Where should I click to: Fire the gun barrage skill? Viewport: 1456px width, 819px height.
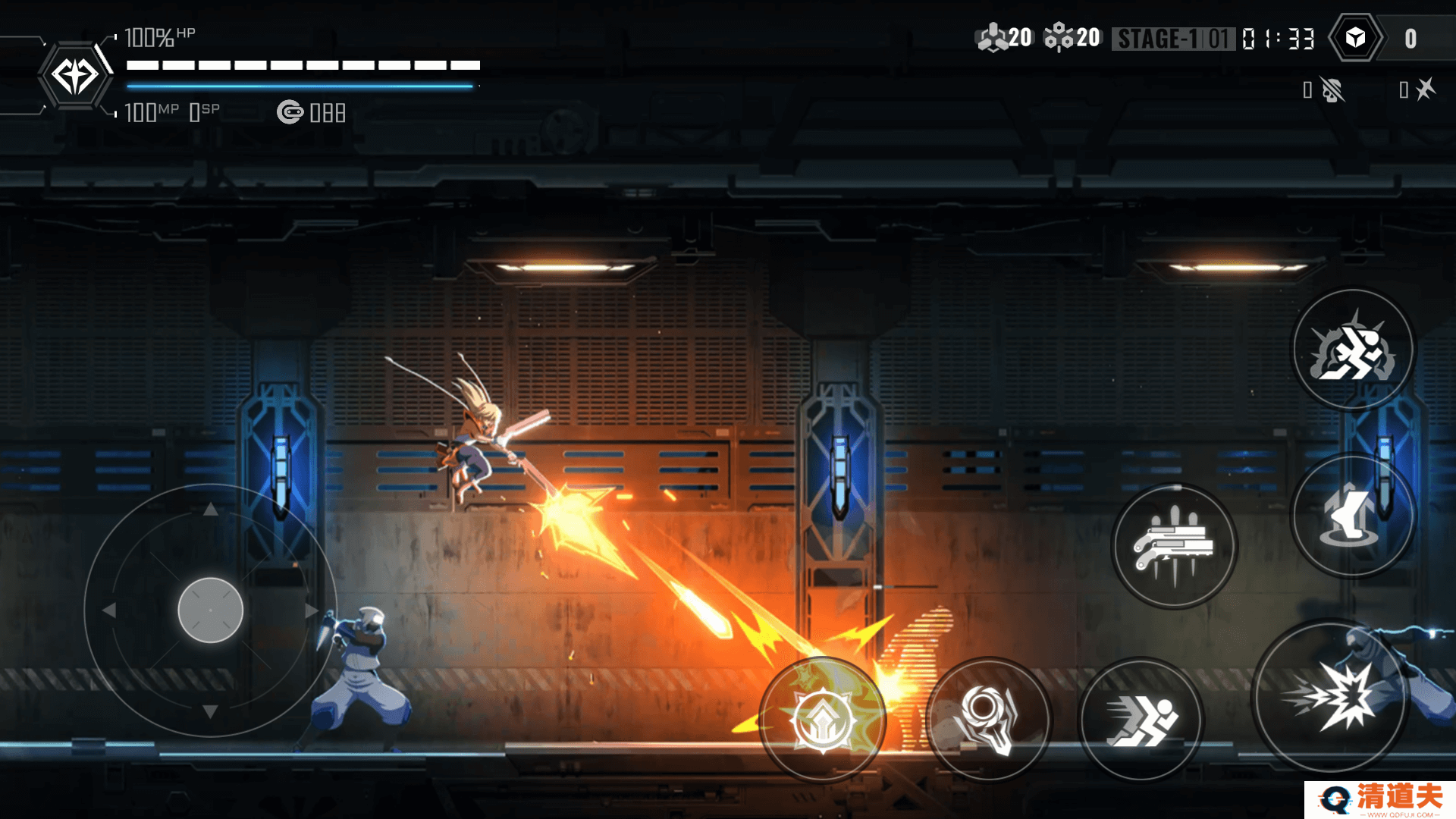(x=1174, y=546)
